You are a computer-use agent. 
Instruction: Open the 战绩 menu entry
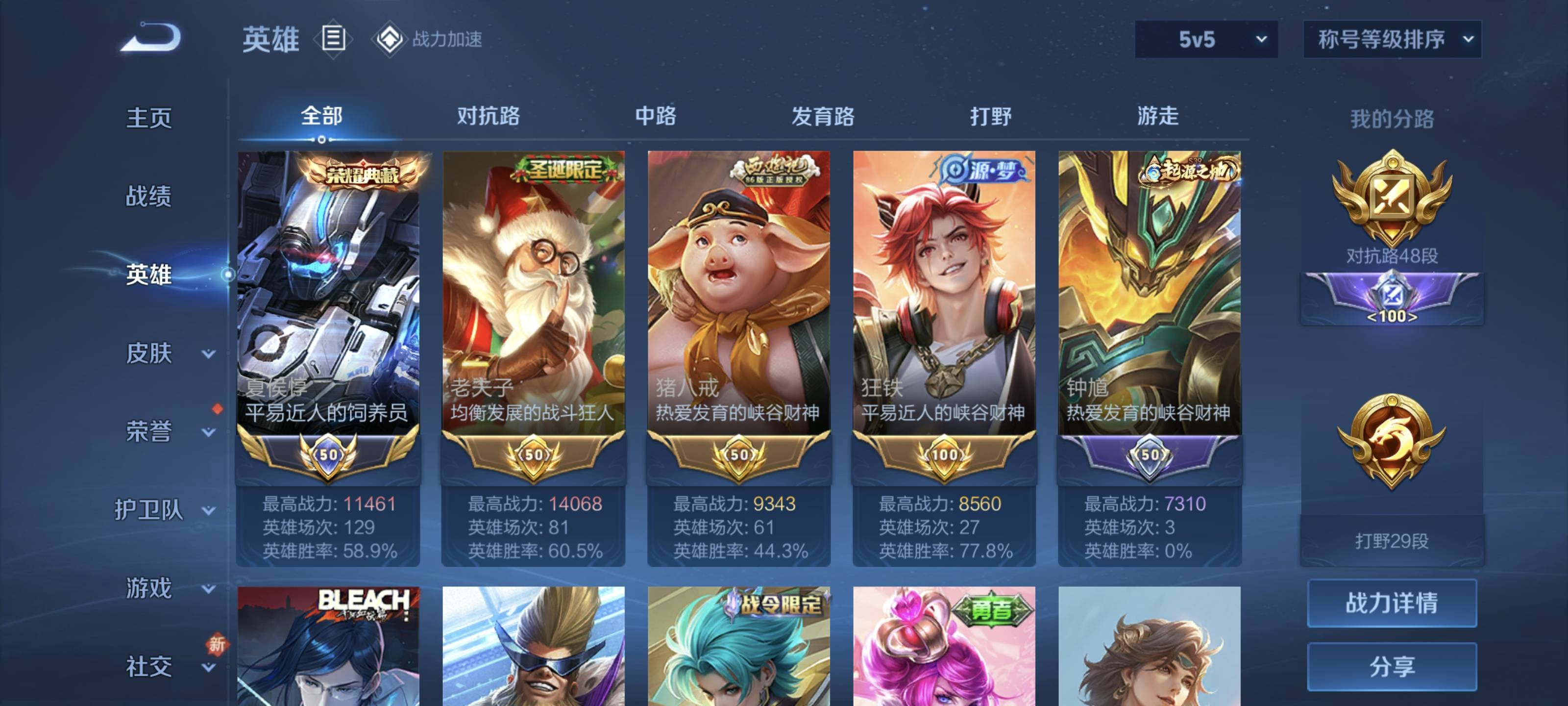click(x=148, y=196)
